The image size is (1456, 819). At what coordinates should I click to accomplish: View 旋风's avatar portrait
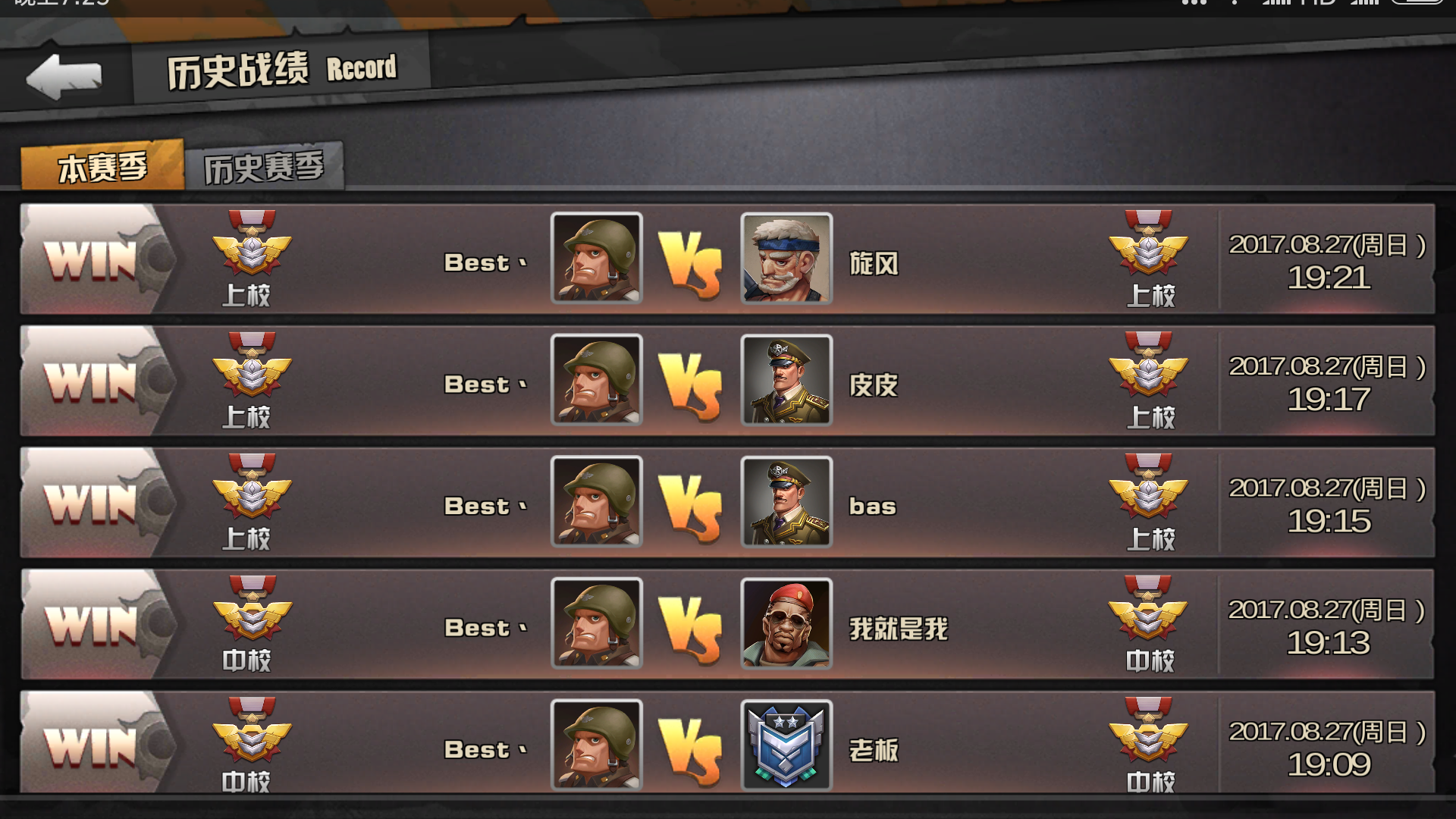point(786,260)
